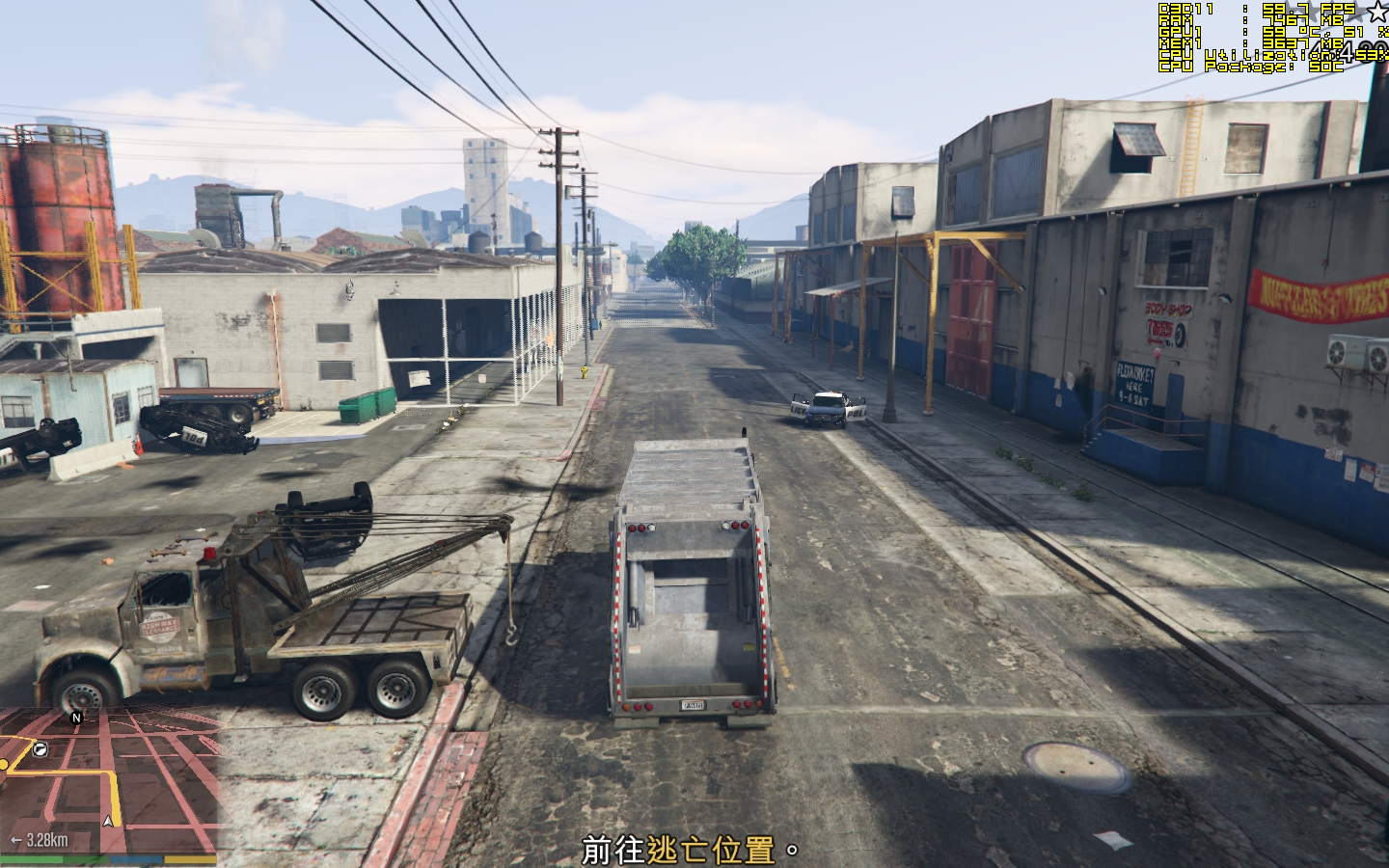The image size is (1389, 868).
Task: Click the yellow special ability bar
Action: (190, 859)
